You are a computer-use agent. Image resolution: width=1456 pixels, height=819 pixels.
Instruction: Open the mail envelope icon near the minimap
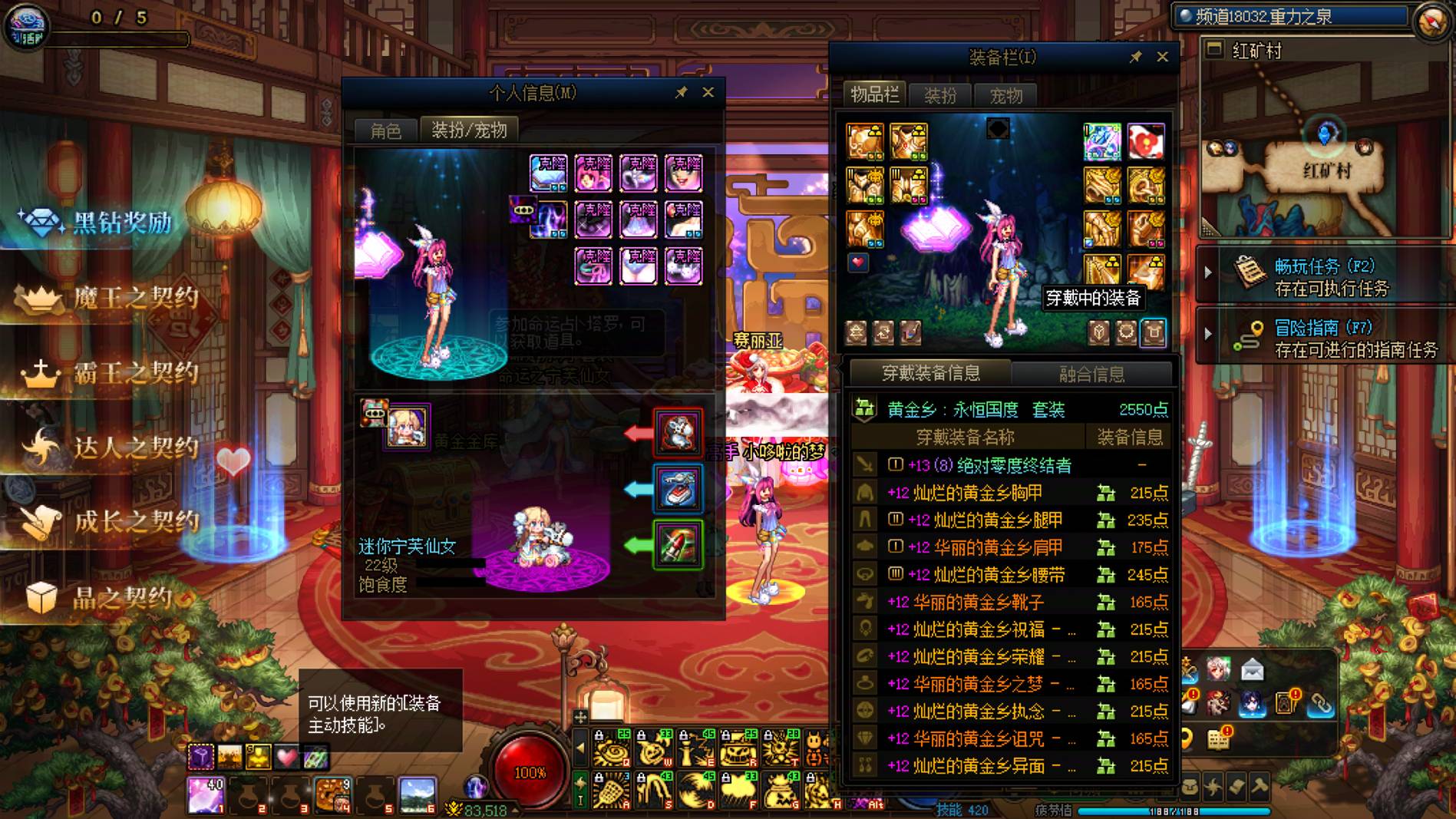click(1253, 669)
